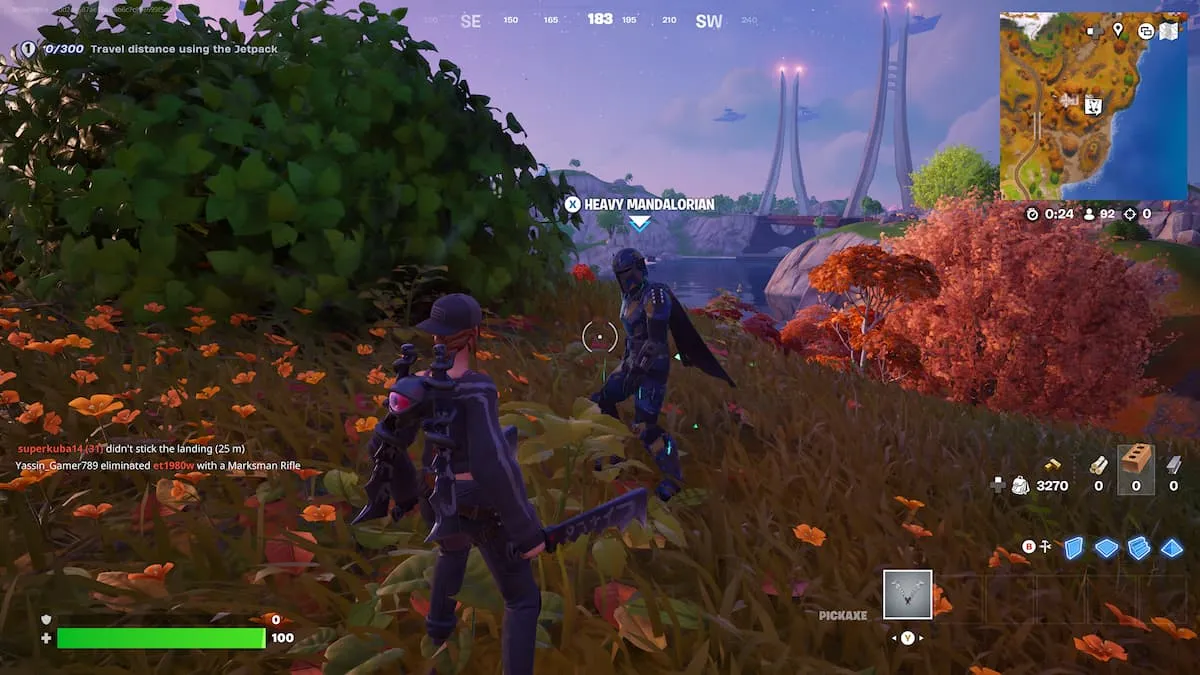The height and width of the screenshot is (675, 1200).
Task: Open the folded full map icon
Action: (x=1169, y=31)
